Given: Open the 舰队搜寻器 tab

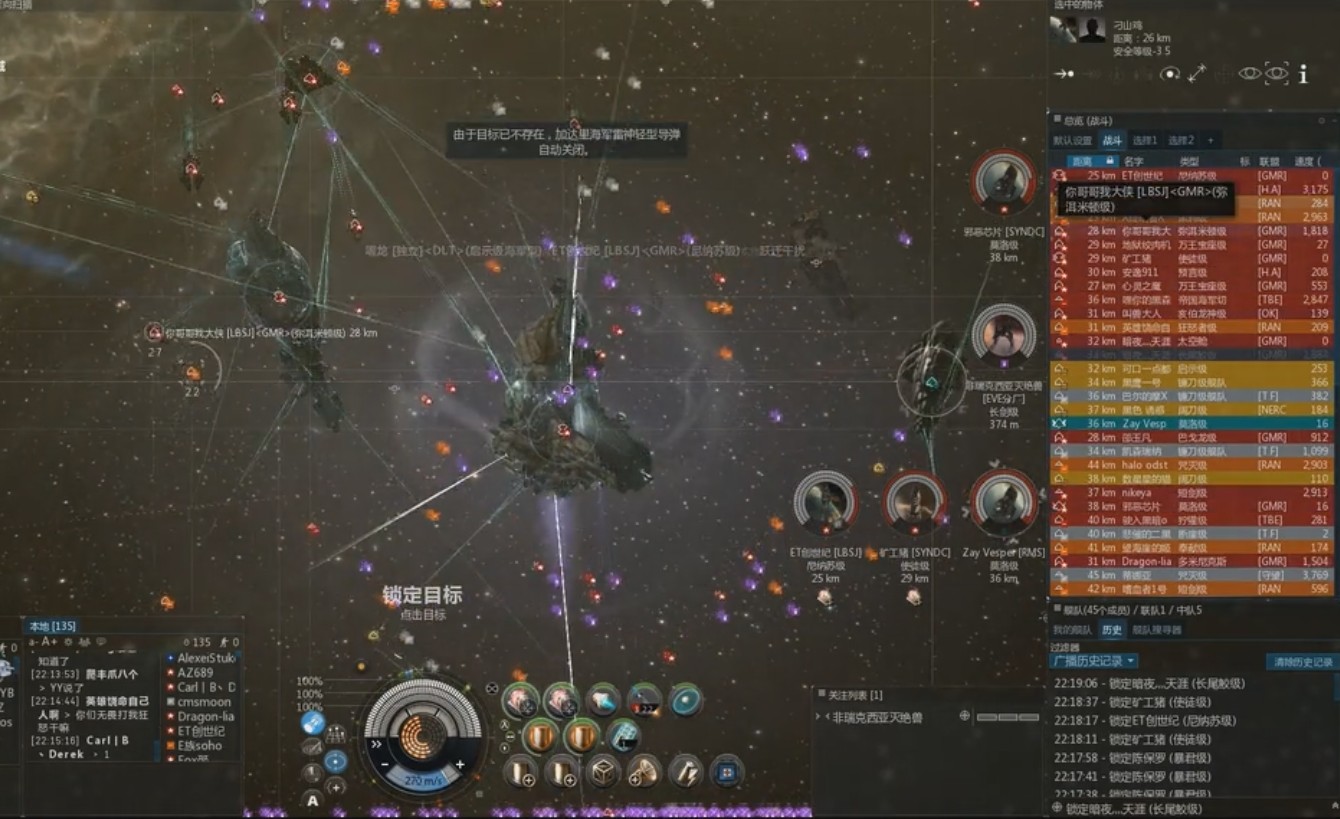Looking at the screenshot, I should tap(1157, 630).
